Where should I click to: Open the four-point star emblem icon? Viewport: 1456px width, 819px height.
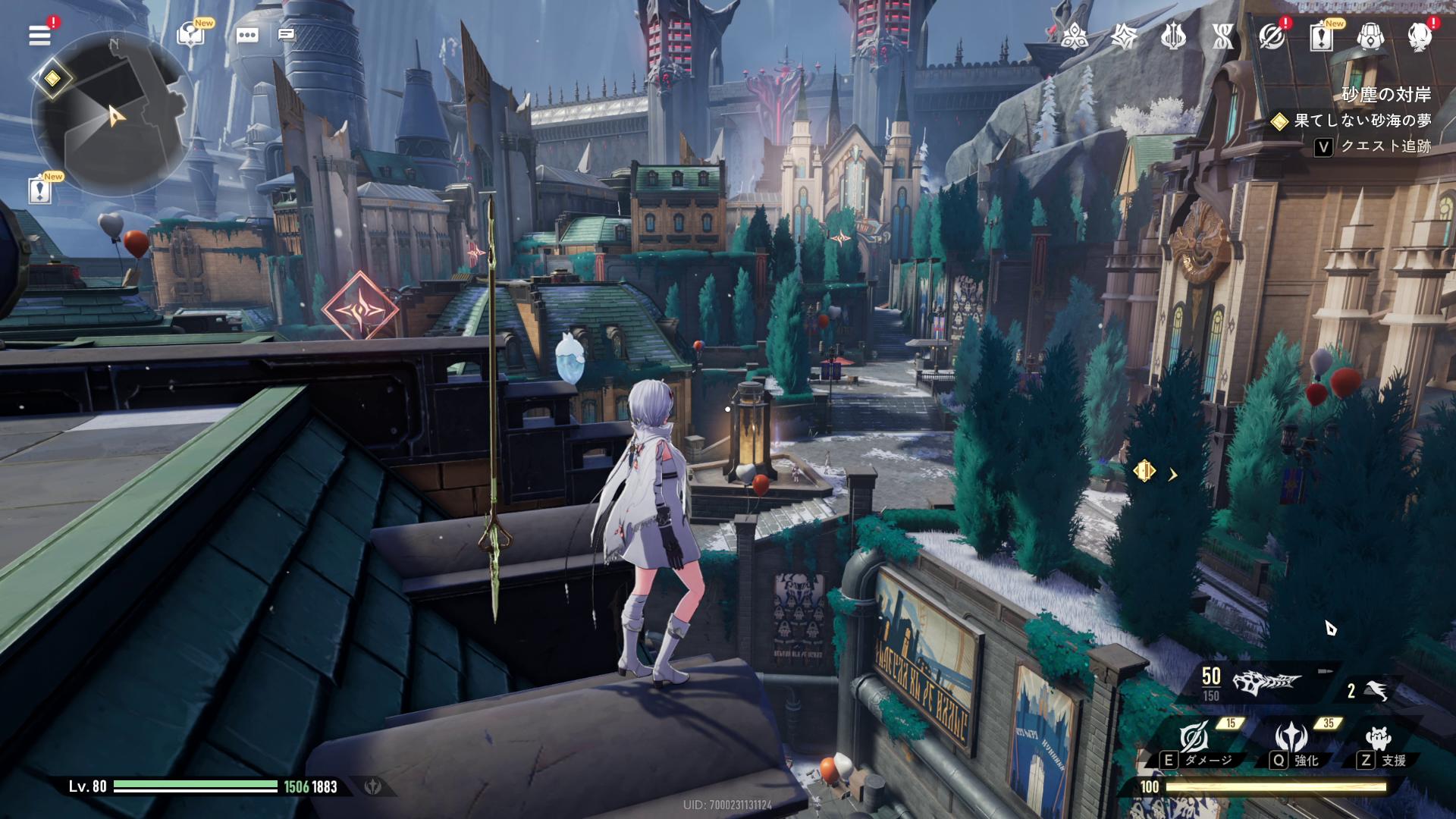click(x=1123, y=36)
